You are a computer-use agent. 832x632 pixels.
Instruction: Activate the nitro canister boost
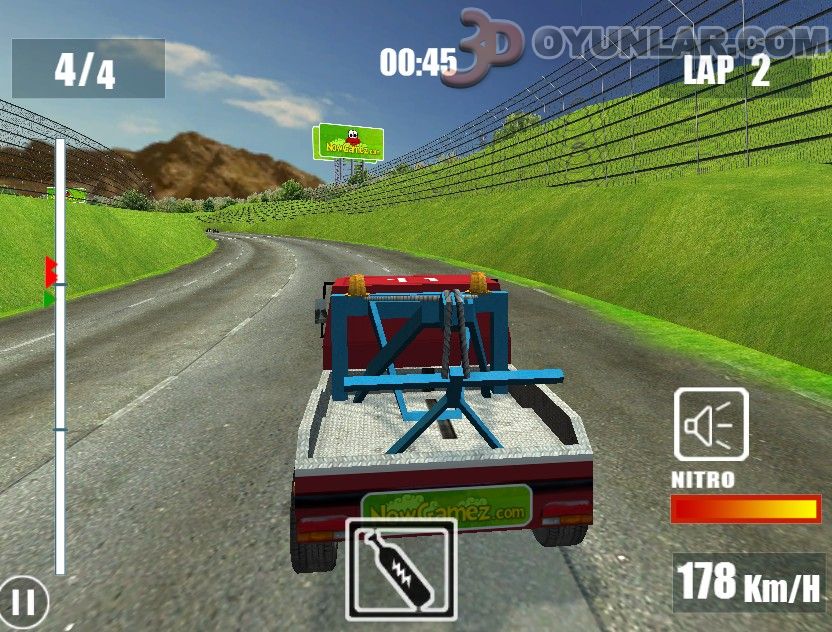401,569
